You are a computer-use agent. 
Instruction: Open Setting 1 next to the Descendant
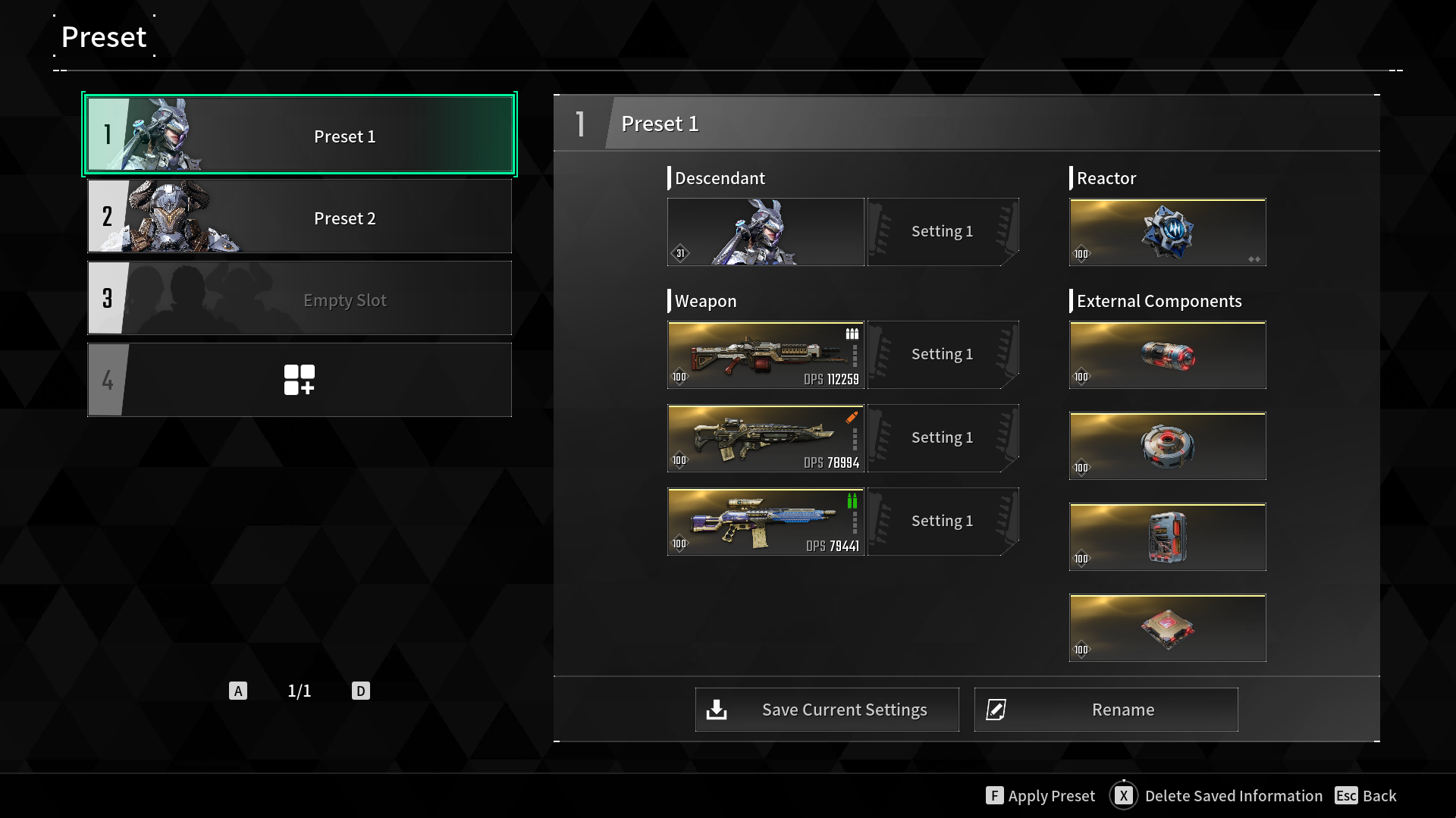[x=942, y=231]
